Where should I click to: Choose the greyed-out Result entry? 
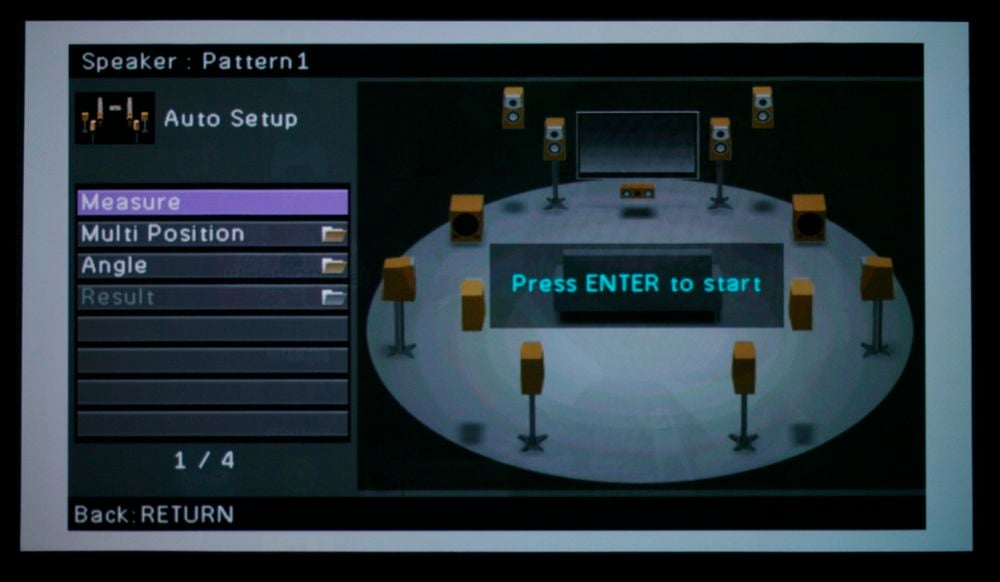[x=212, y=297]
